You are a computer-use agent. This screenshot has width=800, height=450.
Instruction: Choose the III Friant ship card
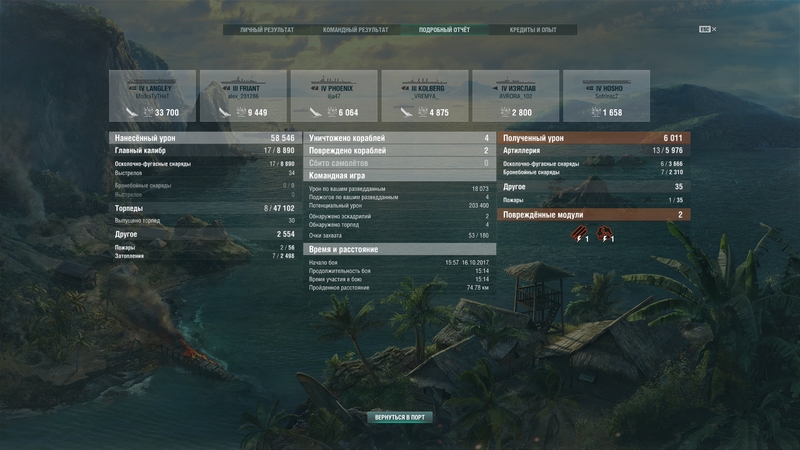243,97
